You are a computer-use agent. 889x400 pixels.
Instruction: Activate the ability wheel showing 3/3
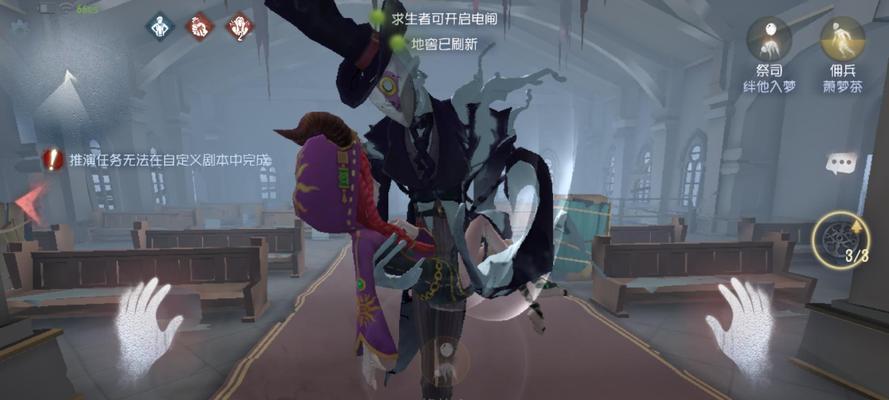point(840,239)
